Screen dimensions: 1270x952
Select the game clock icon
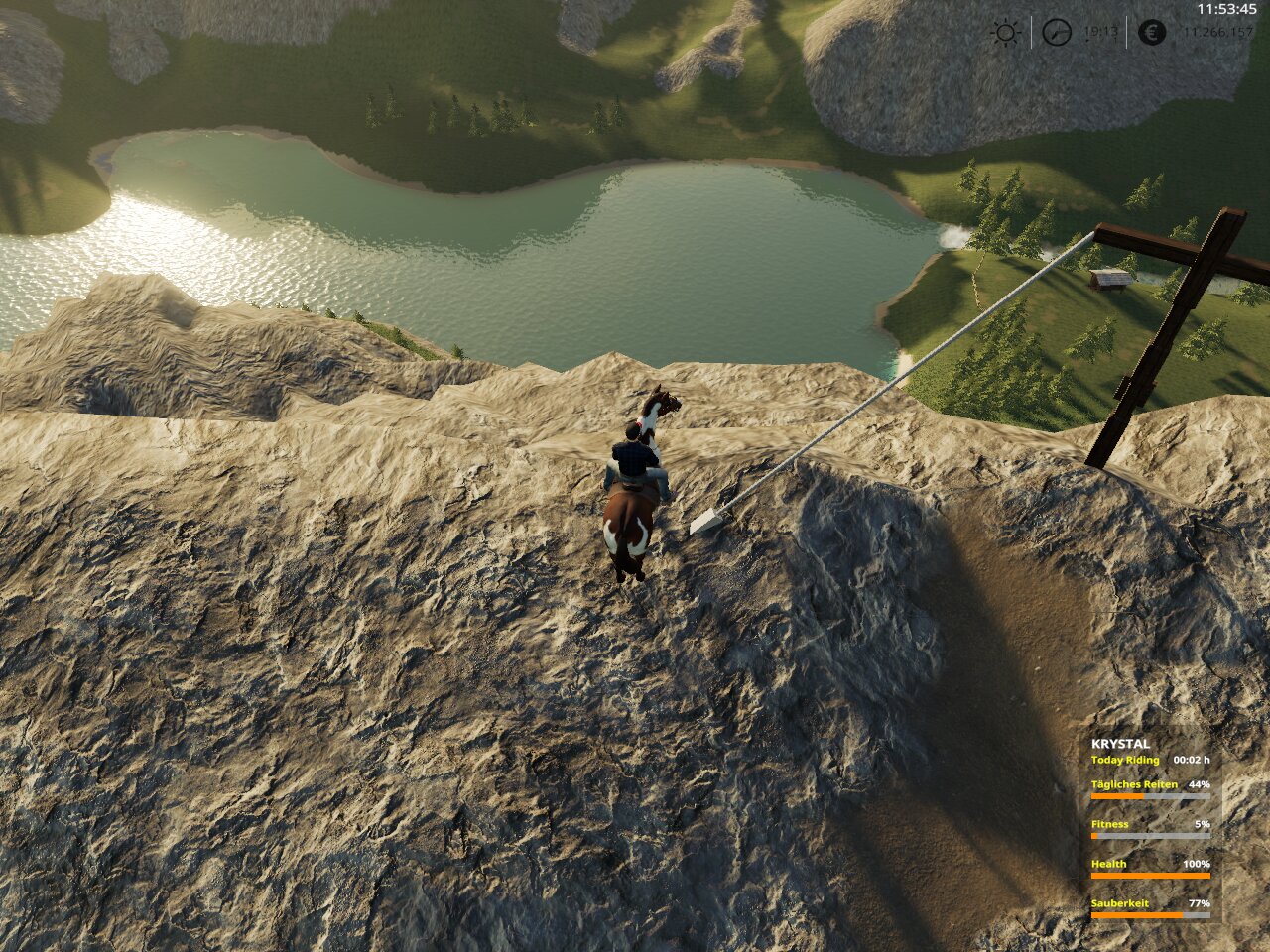click(1057, 33)
